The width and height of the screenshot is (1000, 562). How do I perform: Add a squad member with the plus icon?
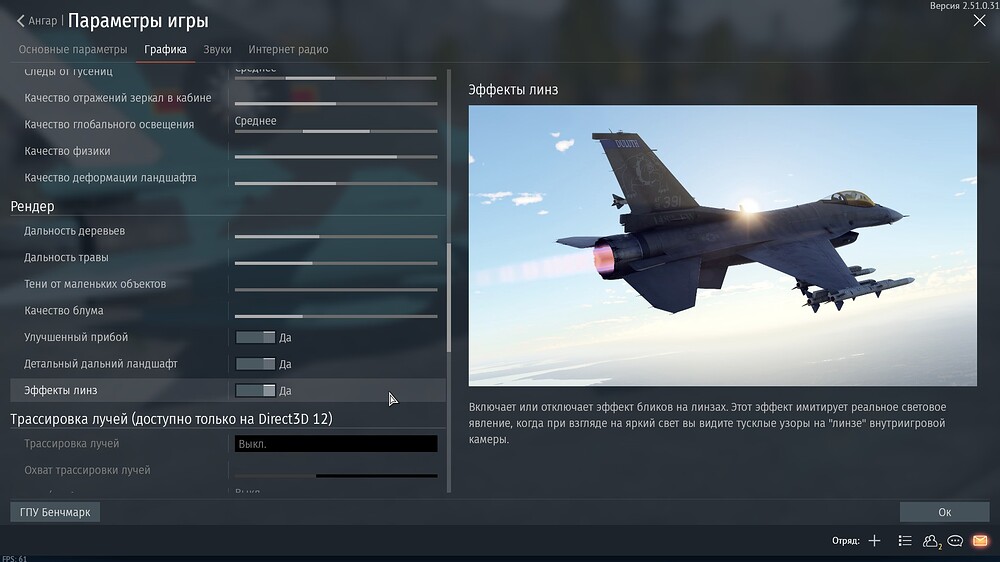874,541
